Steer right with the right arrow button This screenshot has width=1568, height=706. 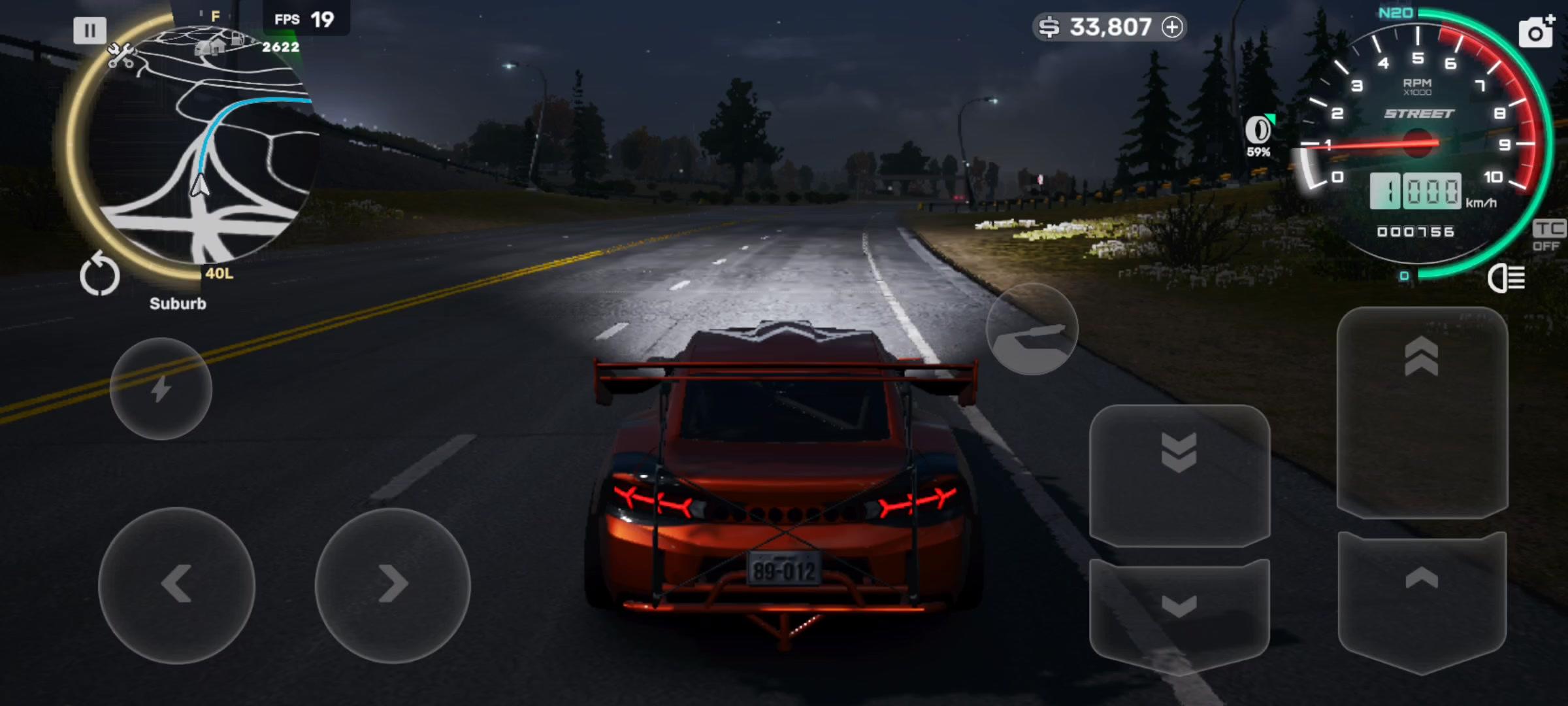click(392, 585)
